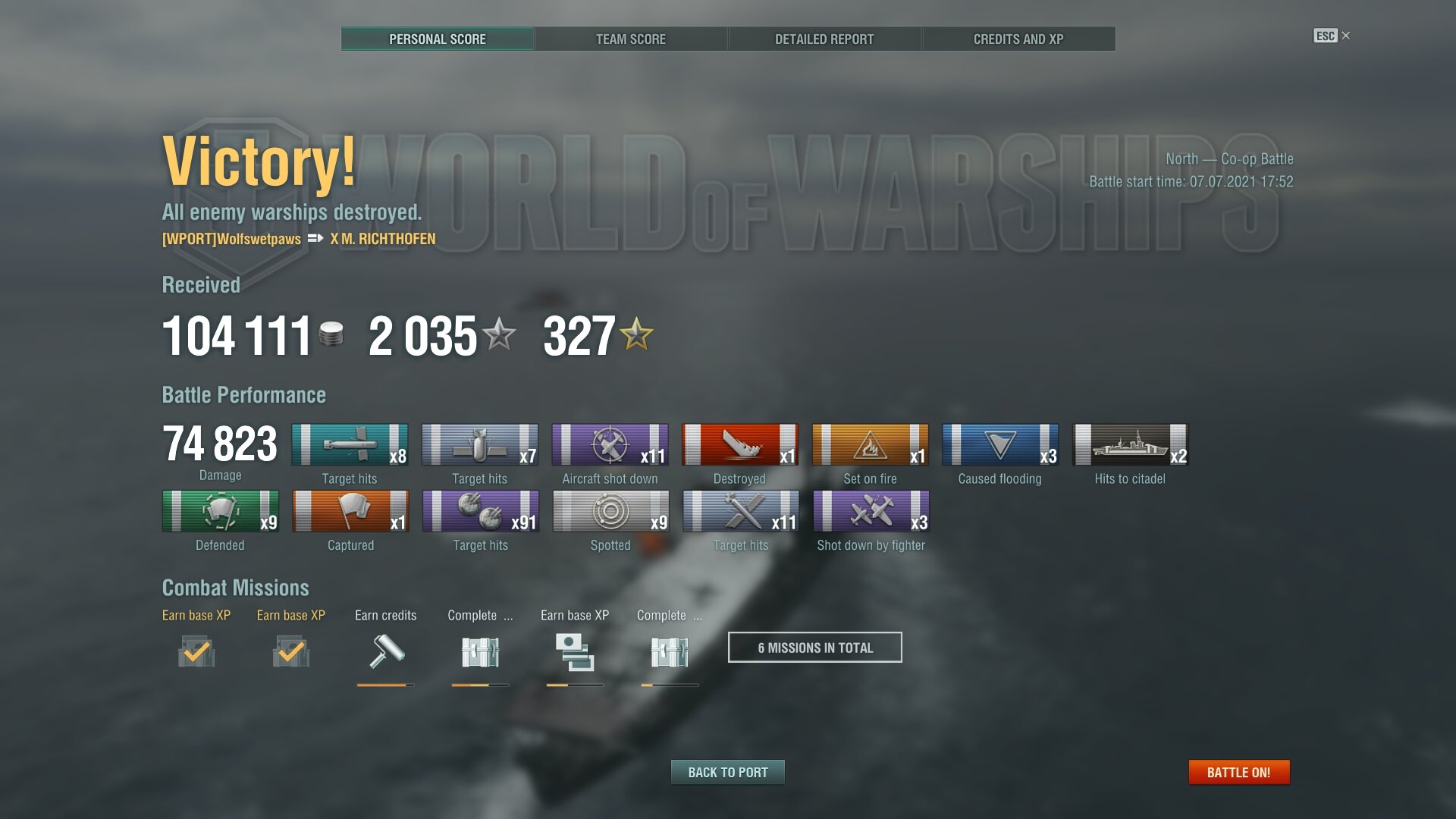
Task: Select the Earn credits mission icon
Action: click(386, 651)
